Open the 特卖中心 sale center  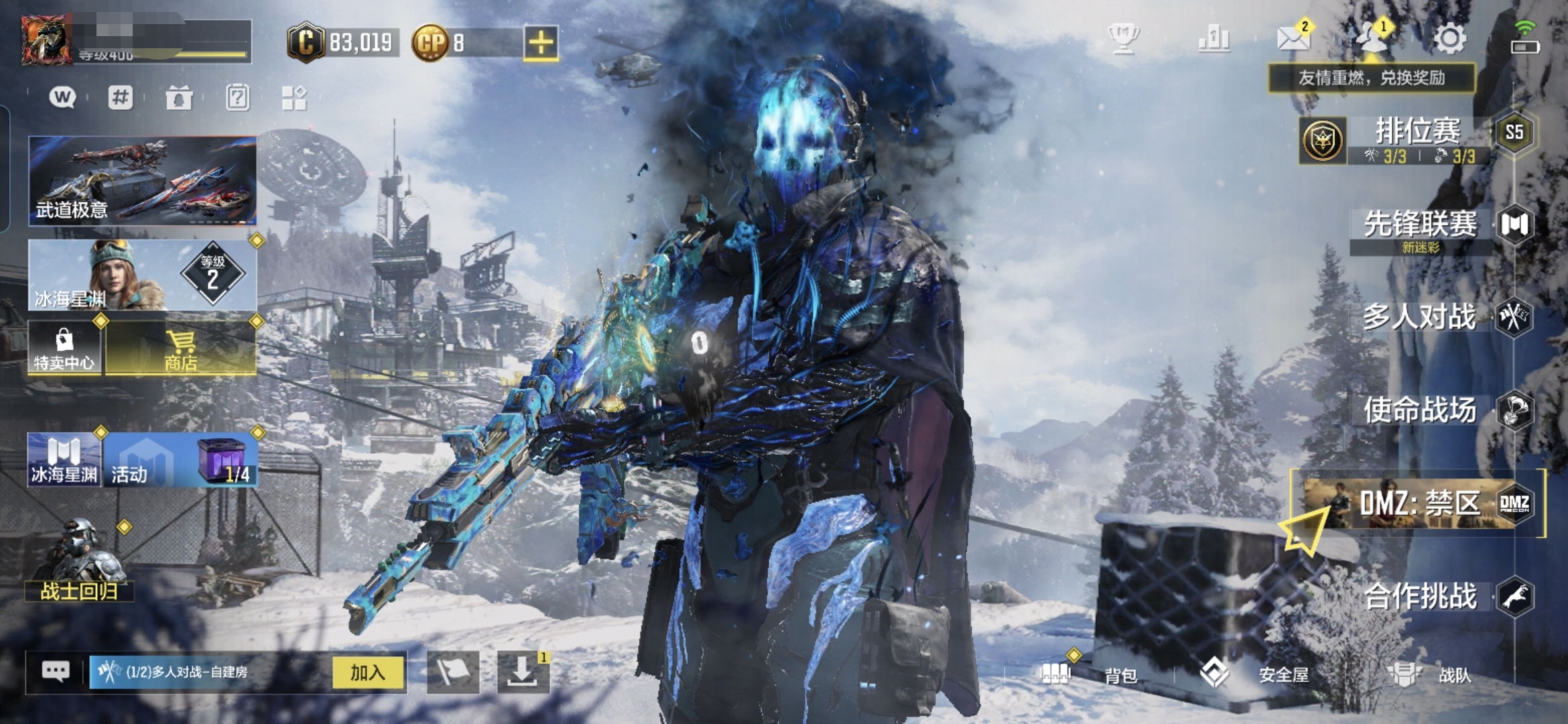tap(64, 347)
